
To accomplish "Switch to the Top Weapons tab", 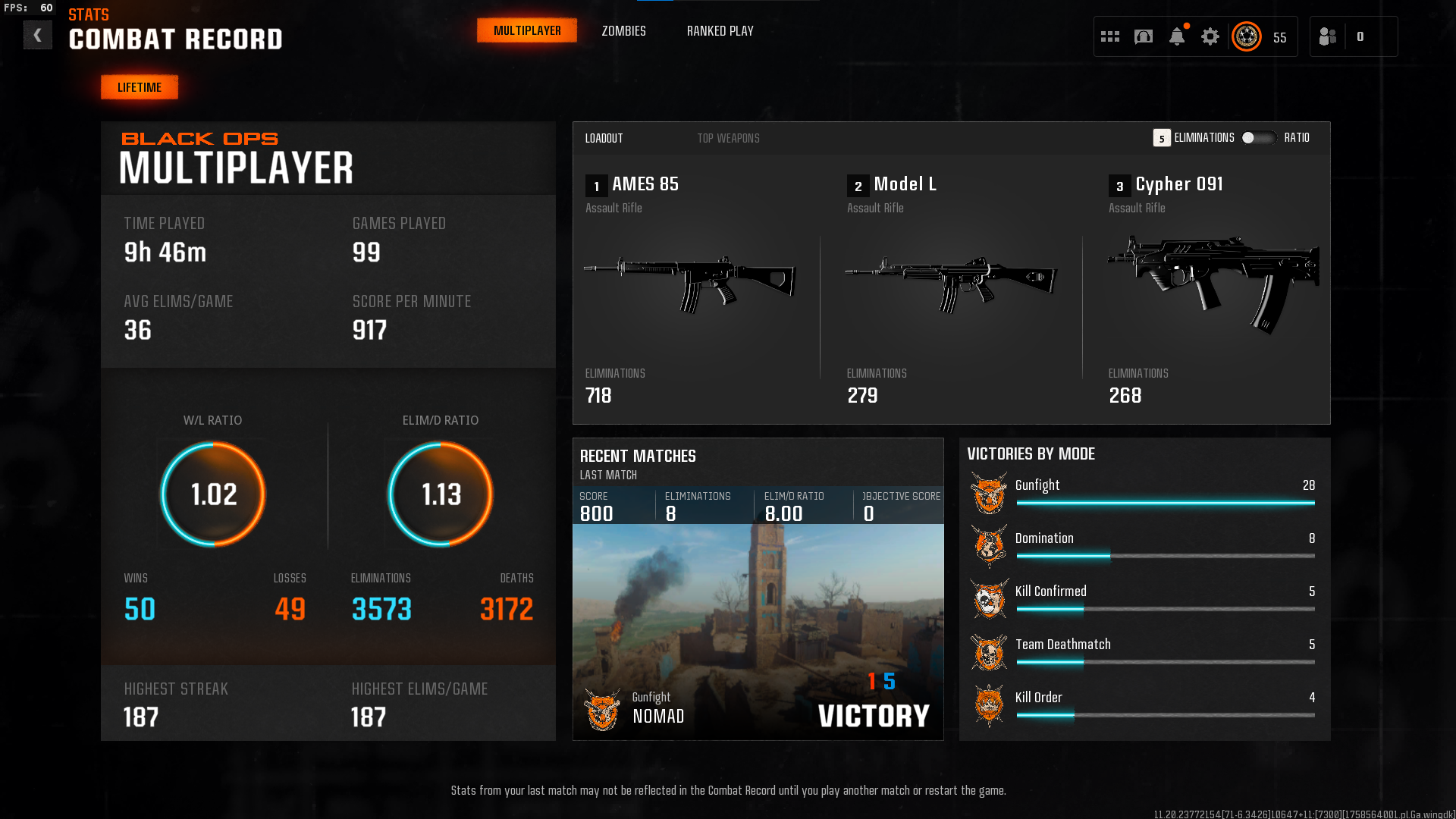I will (x=728, y=138).
